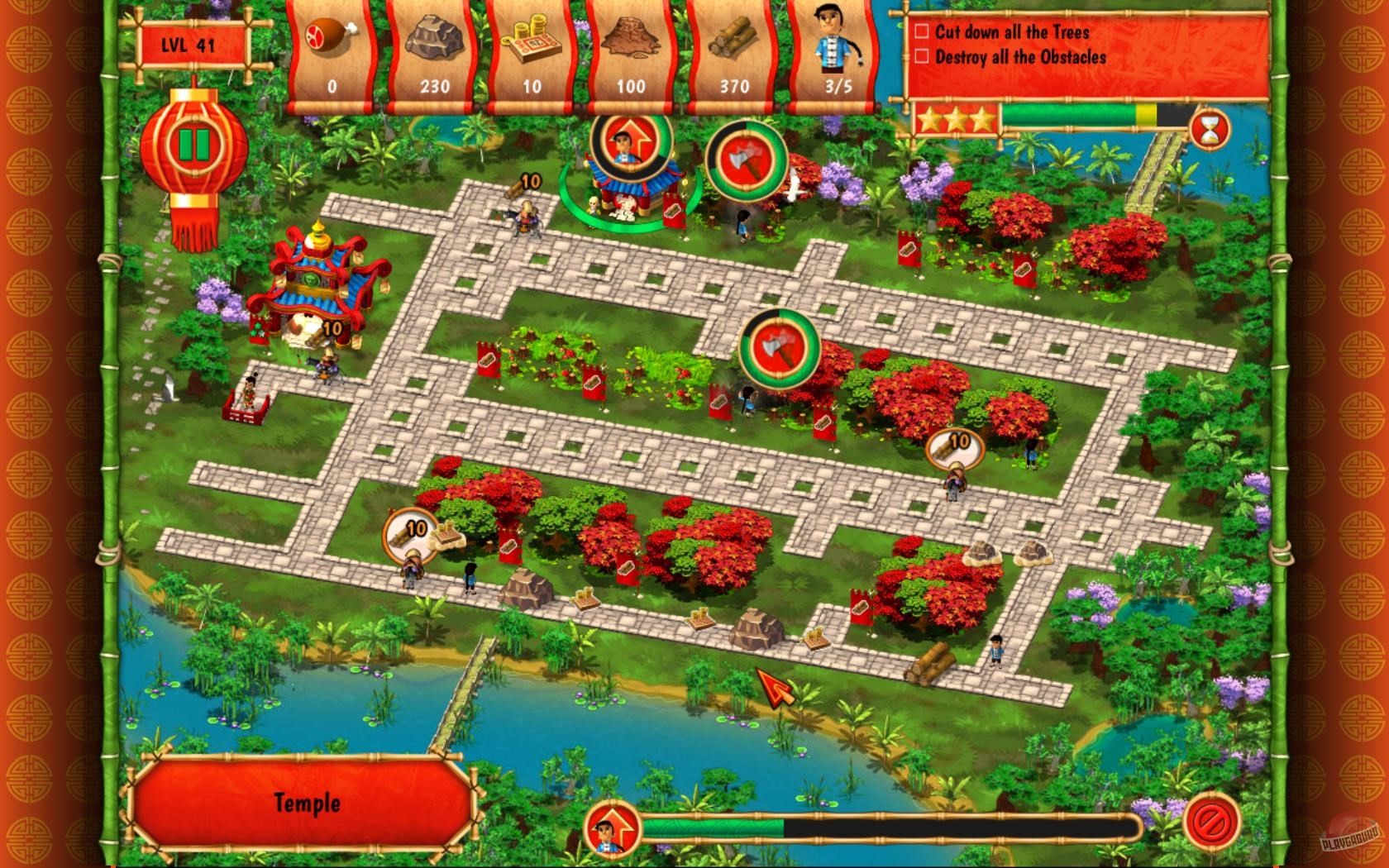Screen dimensions: 1389x868
Task: Click the Temple label banner
Action: click(x=308, y=802)
